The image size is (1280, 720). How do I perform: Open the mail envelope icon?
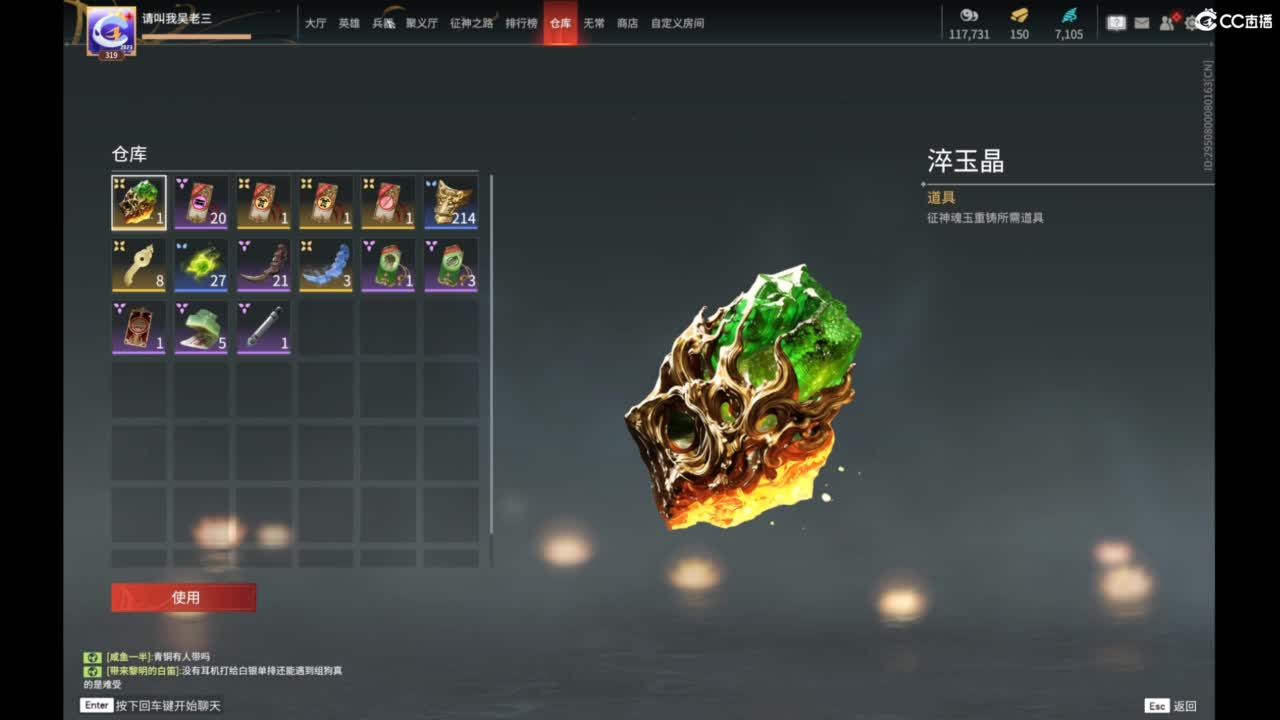click(1141, 21)
